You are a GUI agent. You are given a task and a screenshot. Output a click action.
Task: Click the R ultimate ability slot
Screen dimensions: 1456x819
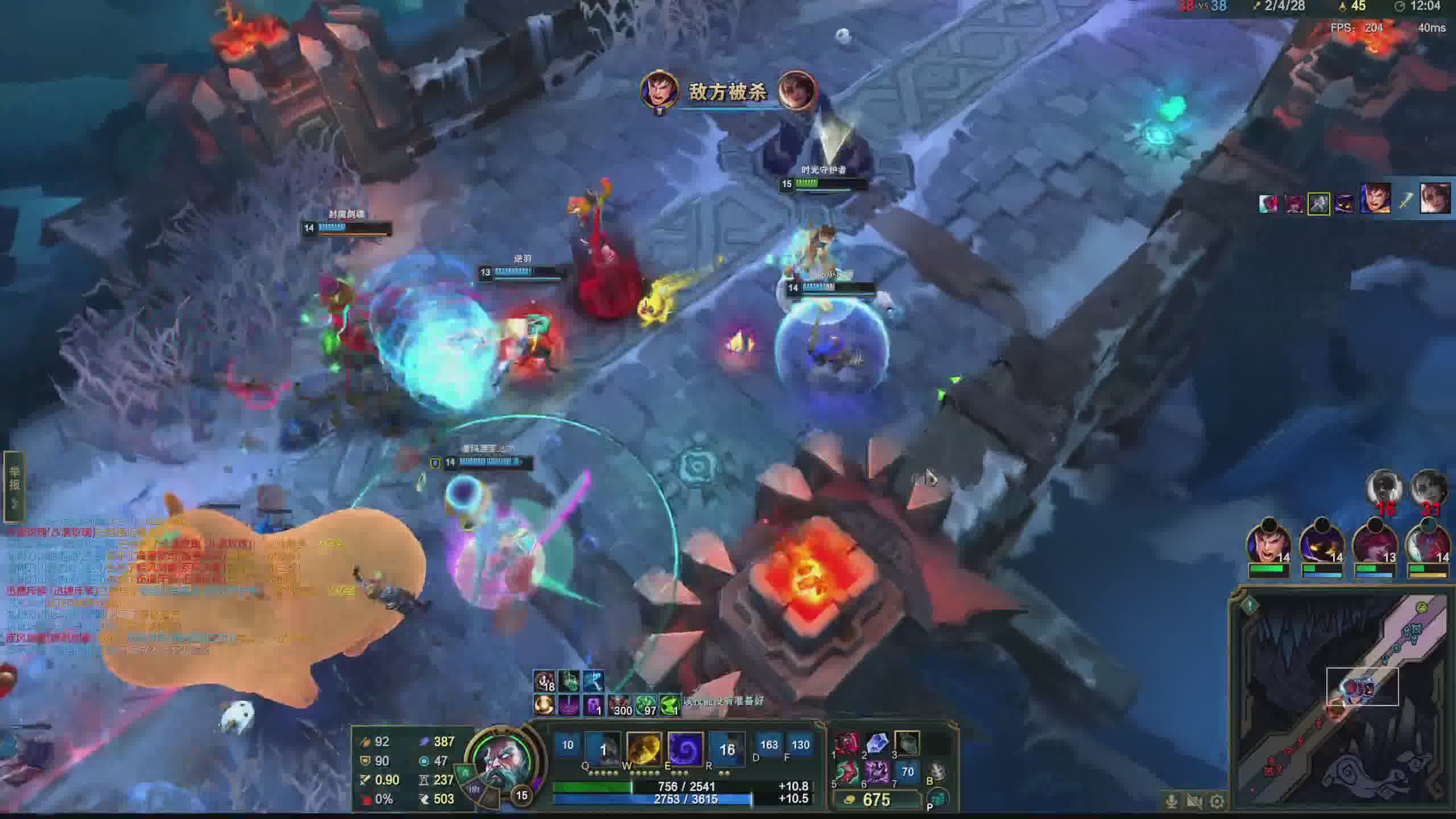click(727, 748)
